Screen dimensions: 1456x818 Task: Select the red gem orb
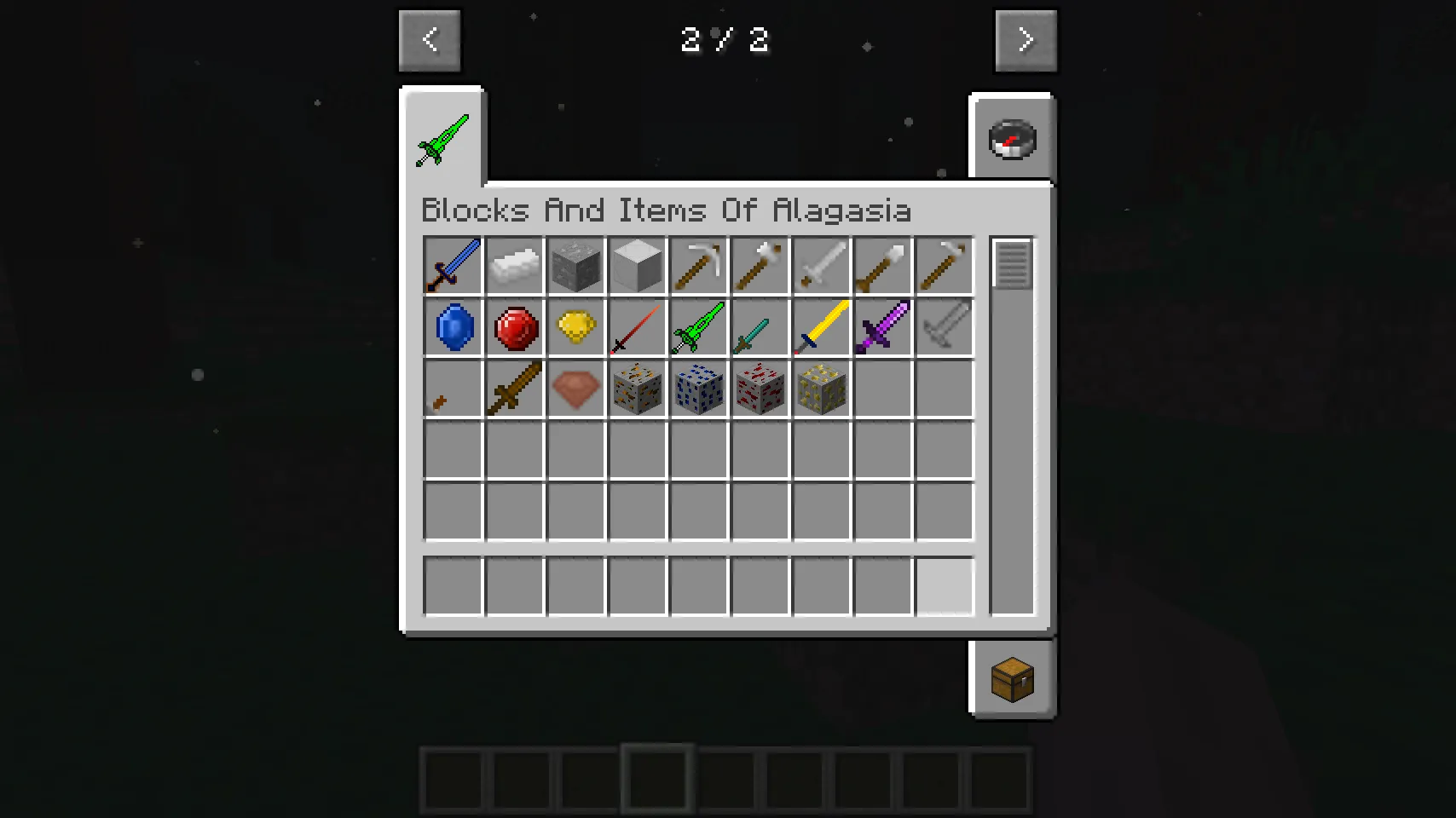click(x=514, y=327)
